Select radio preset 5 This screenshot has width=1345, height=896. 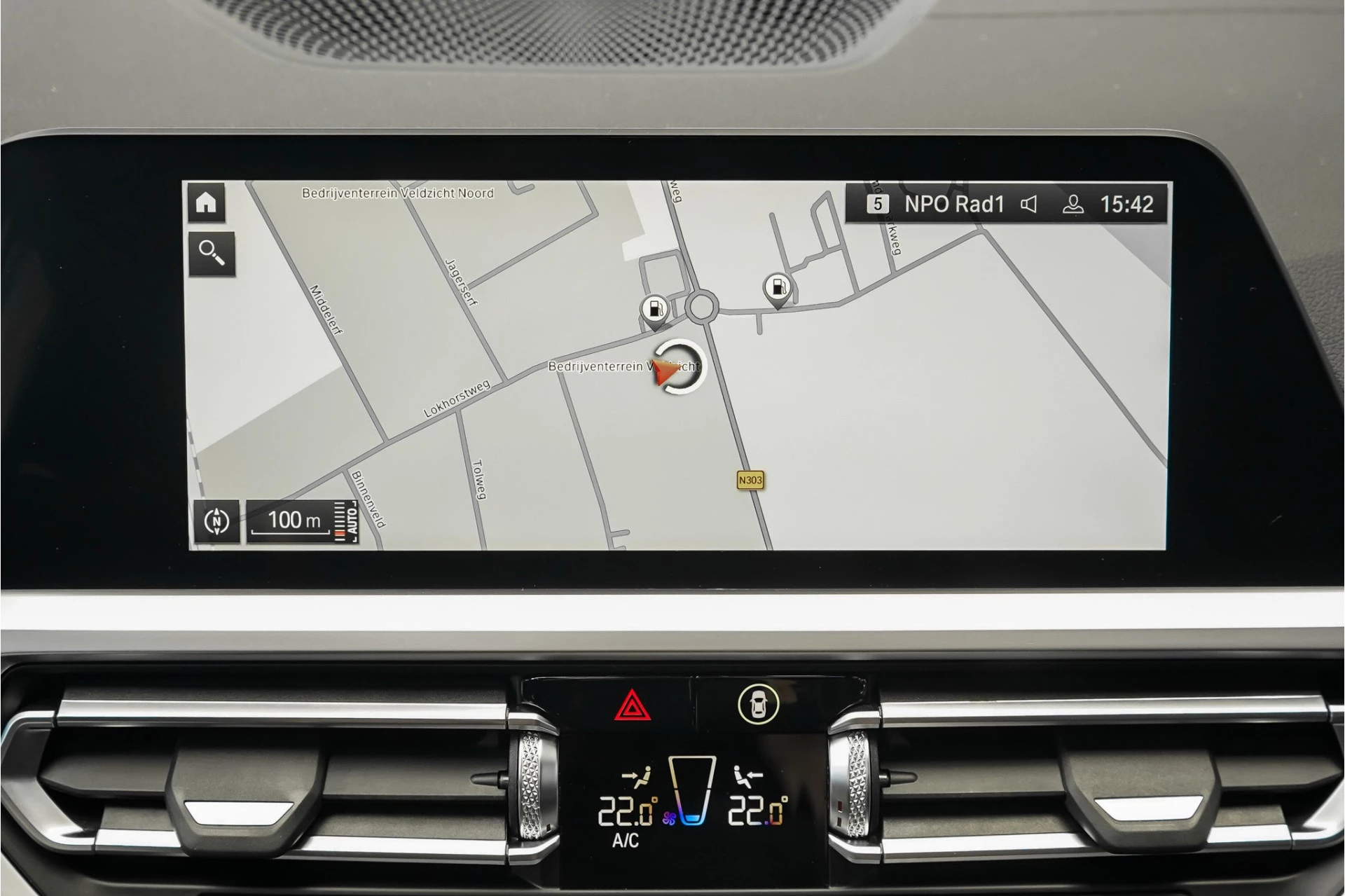tap(877, 205)
